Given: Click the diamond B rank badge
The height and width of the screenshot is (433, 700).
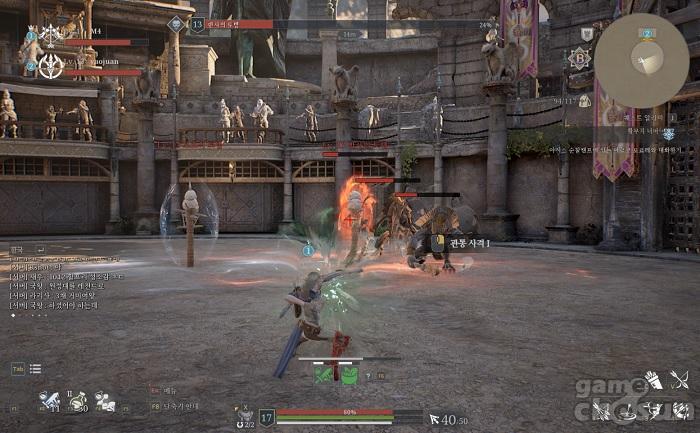Looking at the screenshot, I should [579, 58].
